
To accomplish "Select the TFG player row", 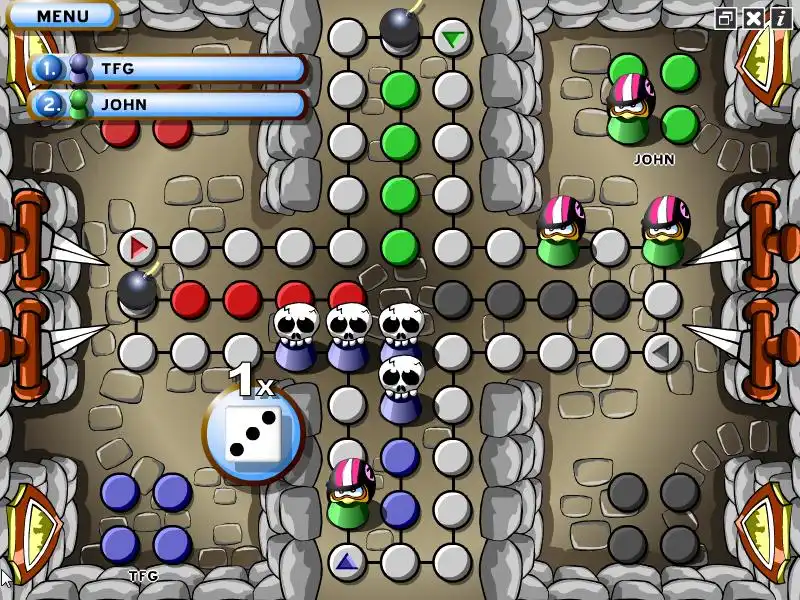I will pos(168,69).
